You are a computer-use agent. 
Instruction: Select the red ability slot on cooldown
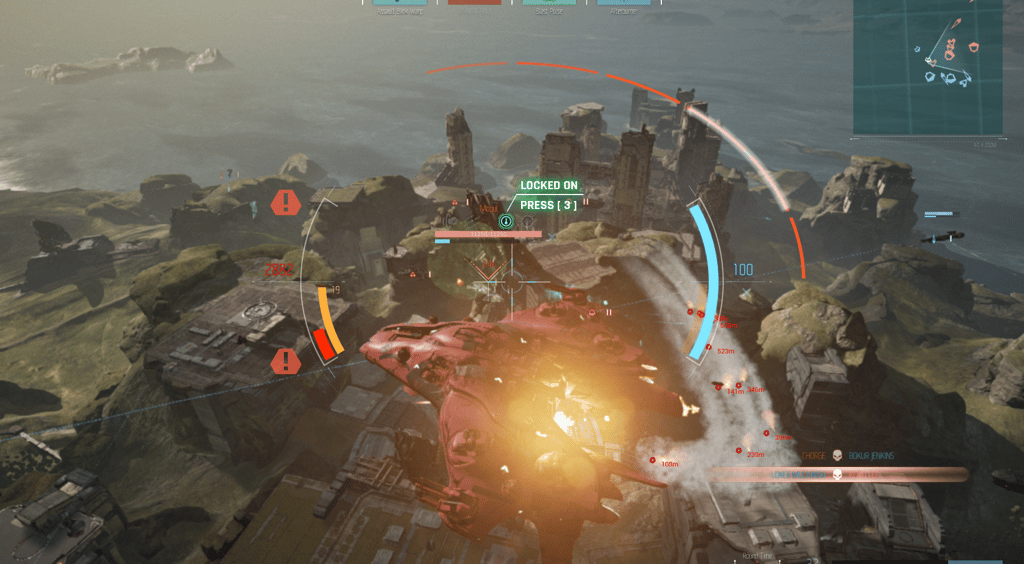pos(474,4)
